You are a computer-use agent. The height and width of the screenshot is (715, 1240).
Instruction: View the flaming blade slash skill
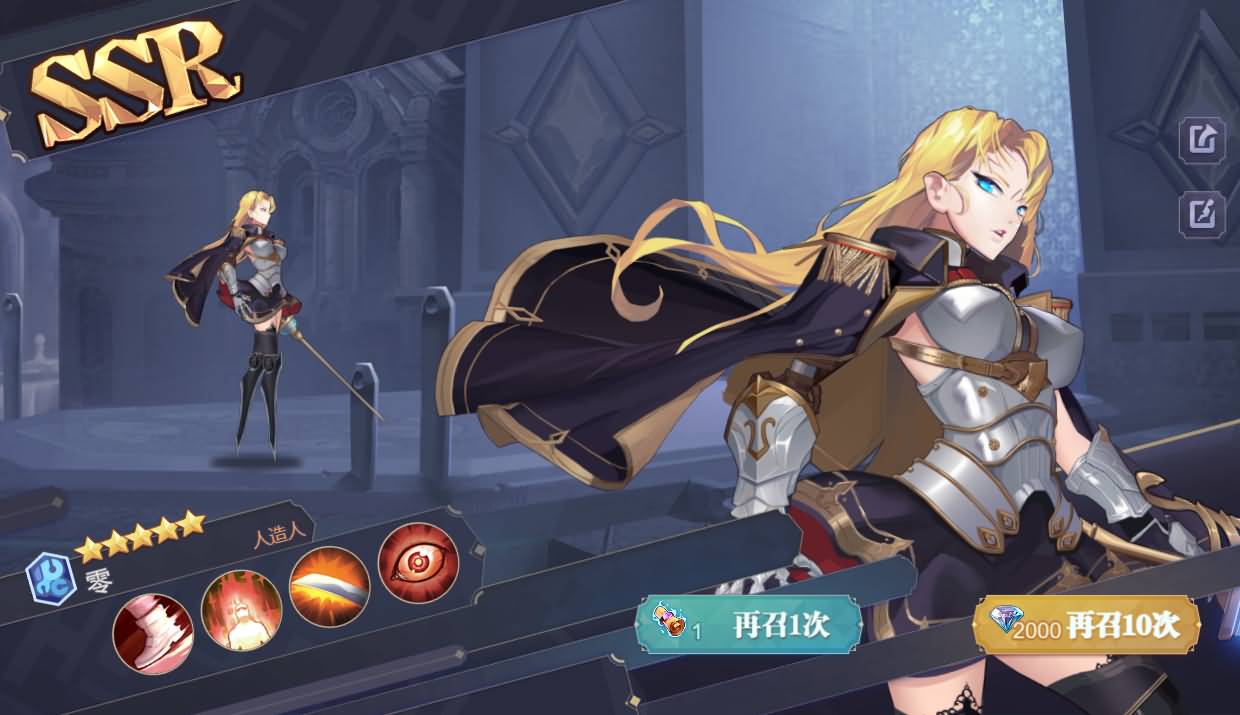coord(329,588)
